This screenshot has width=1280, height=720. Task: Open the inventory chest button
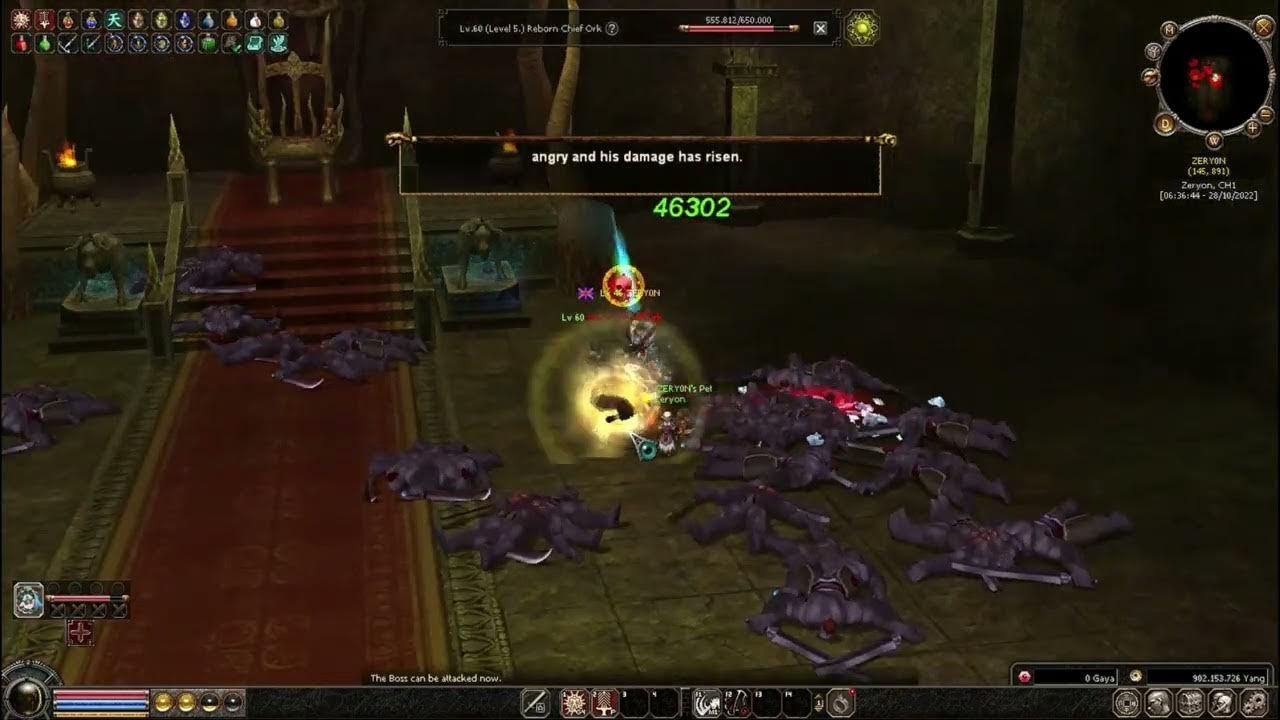(1190, 703)
